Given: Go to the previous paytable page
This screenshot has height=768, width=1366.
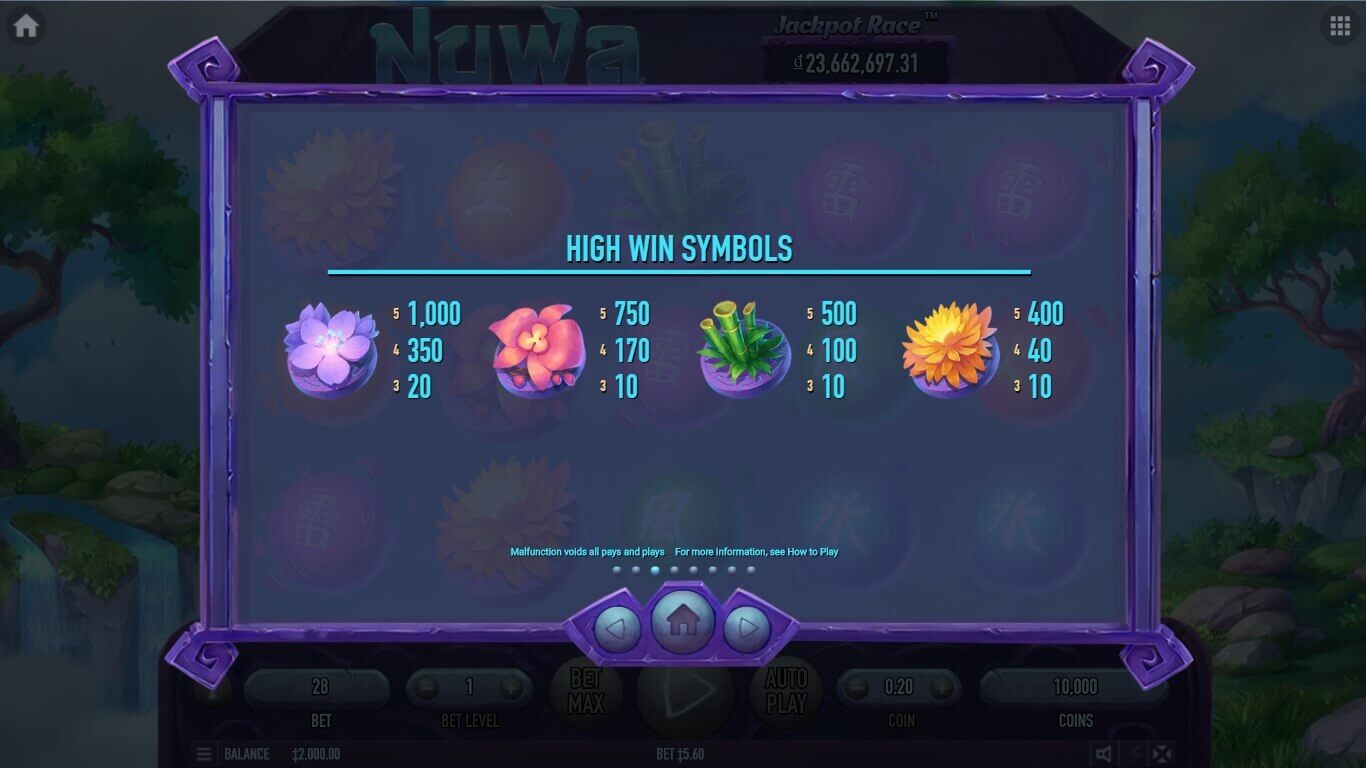Looking at the screenshot, I should (x=617, y=629).
